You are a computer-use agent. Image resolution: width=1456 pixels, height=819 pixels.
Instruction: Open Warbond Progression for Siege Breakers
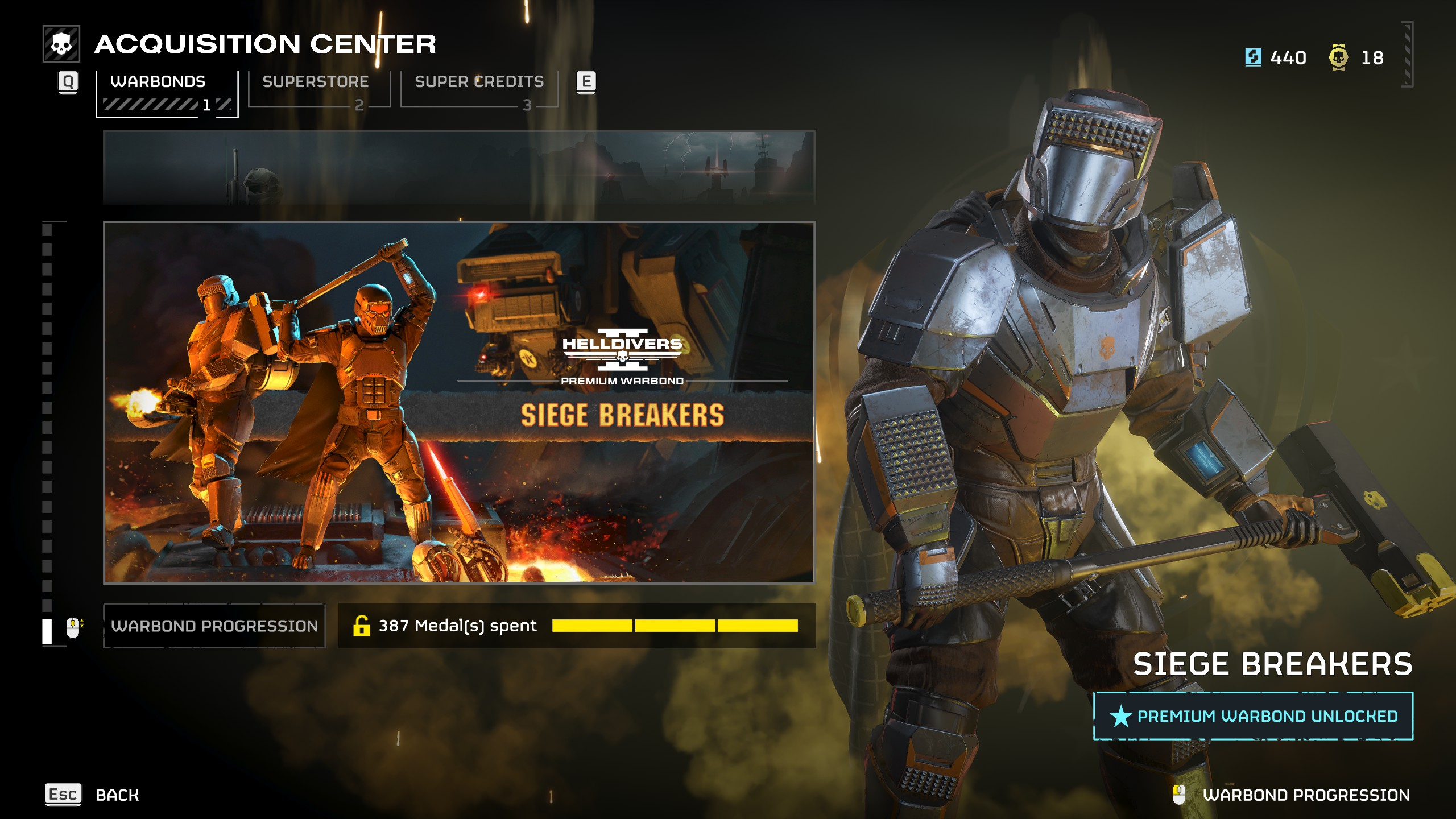click(213, 624)
